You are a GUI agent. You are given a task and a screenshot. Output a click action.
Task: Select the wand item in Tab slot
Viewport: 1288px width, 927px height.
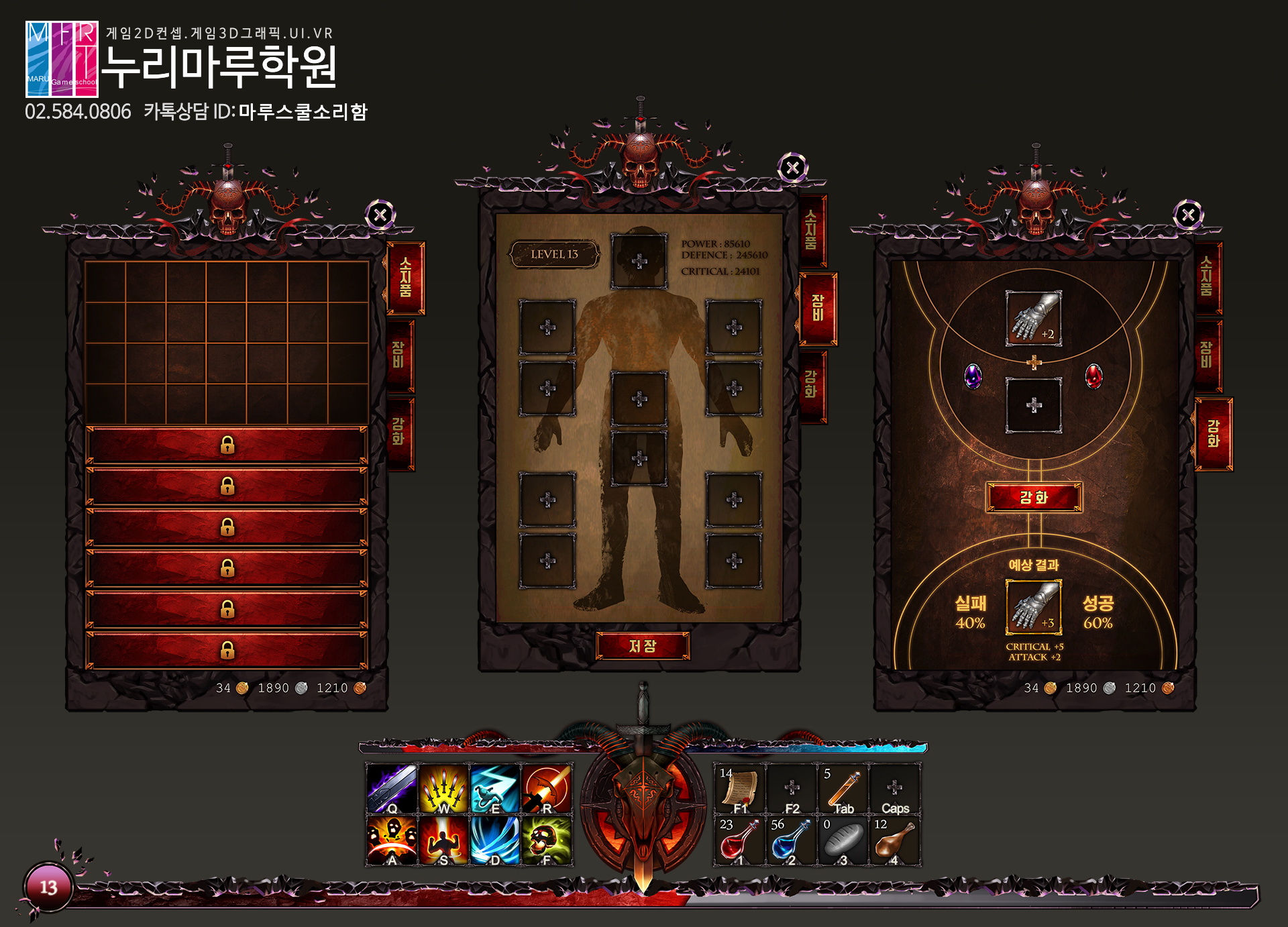pos(843,789)
